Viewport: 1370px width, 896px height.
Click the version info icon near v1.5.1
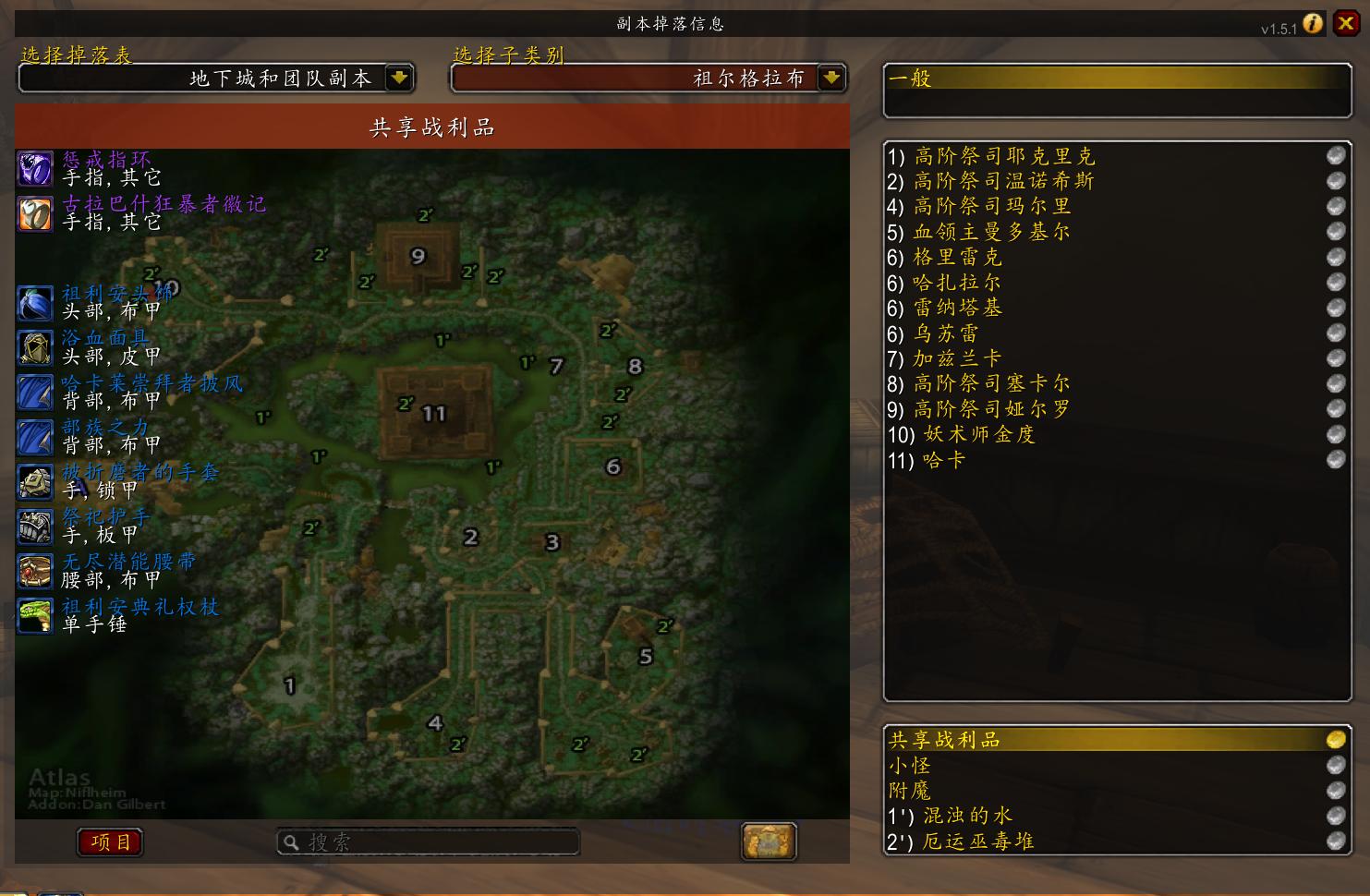pos(1314,25)
